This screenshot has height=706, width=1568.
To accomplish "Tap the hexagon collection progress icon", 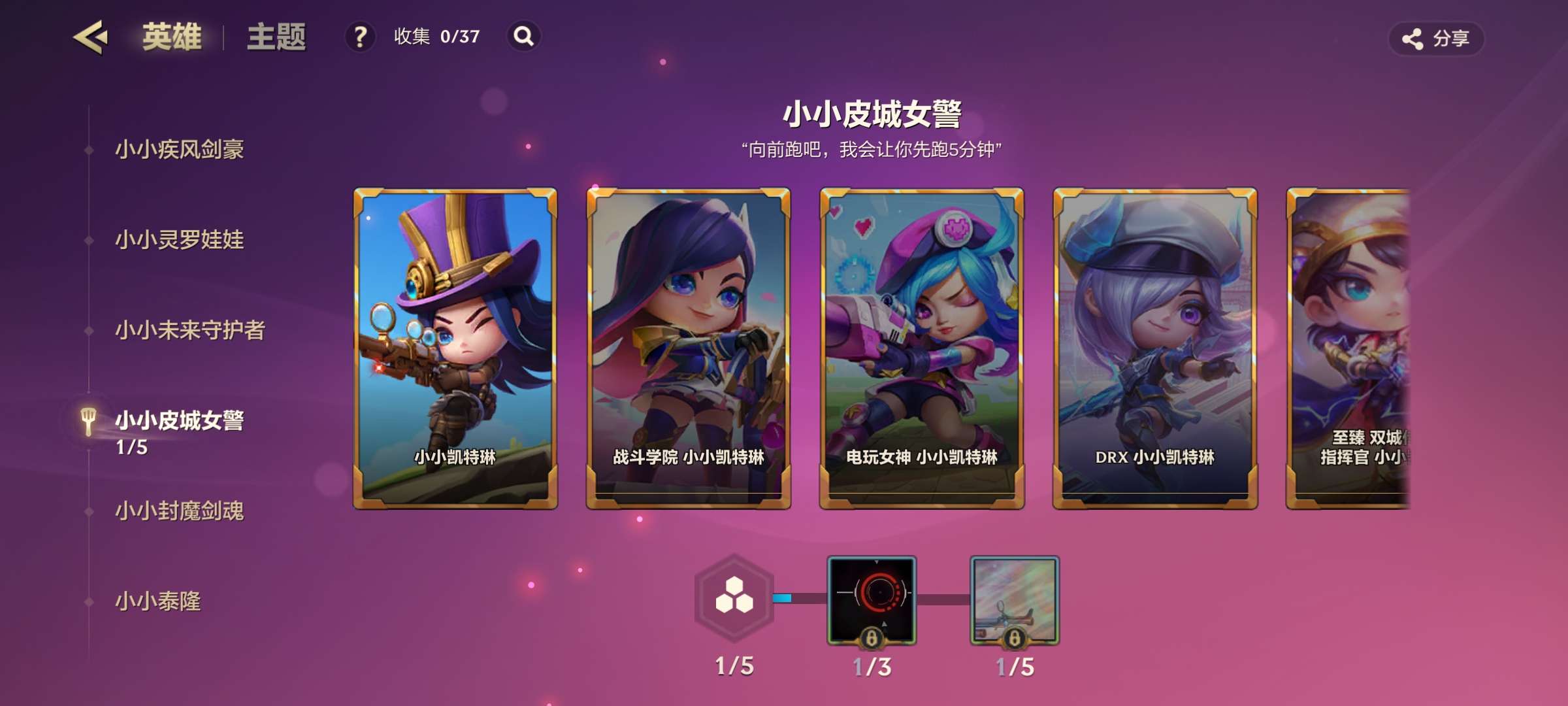I will [734, 598].
